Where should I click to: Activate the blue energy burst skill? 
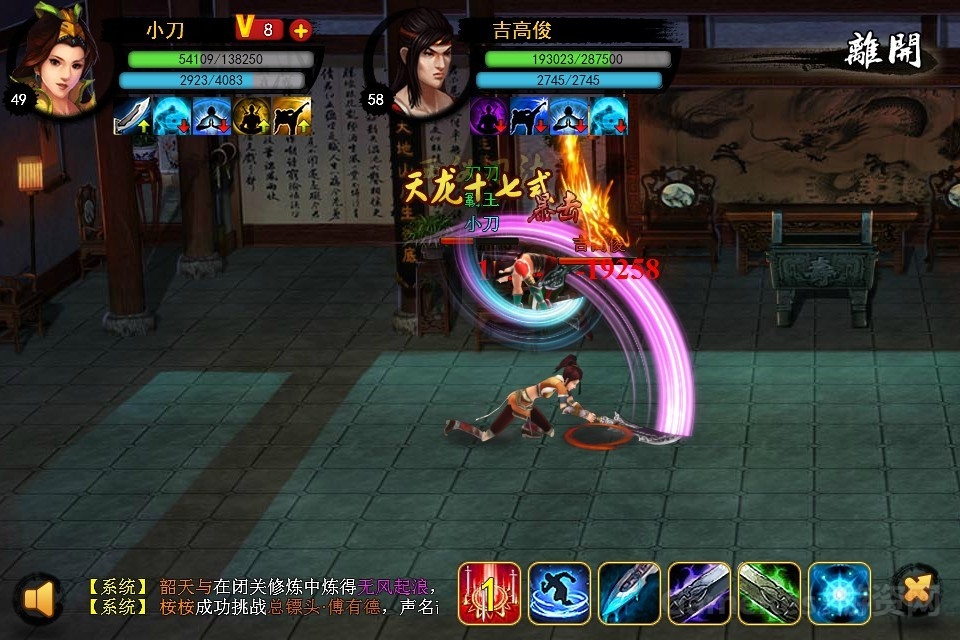(839, 593)
